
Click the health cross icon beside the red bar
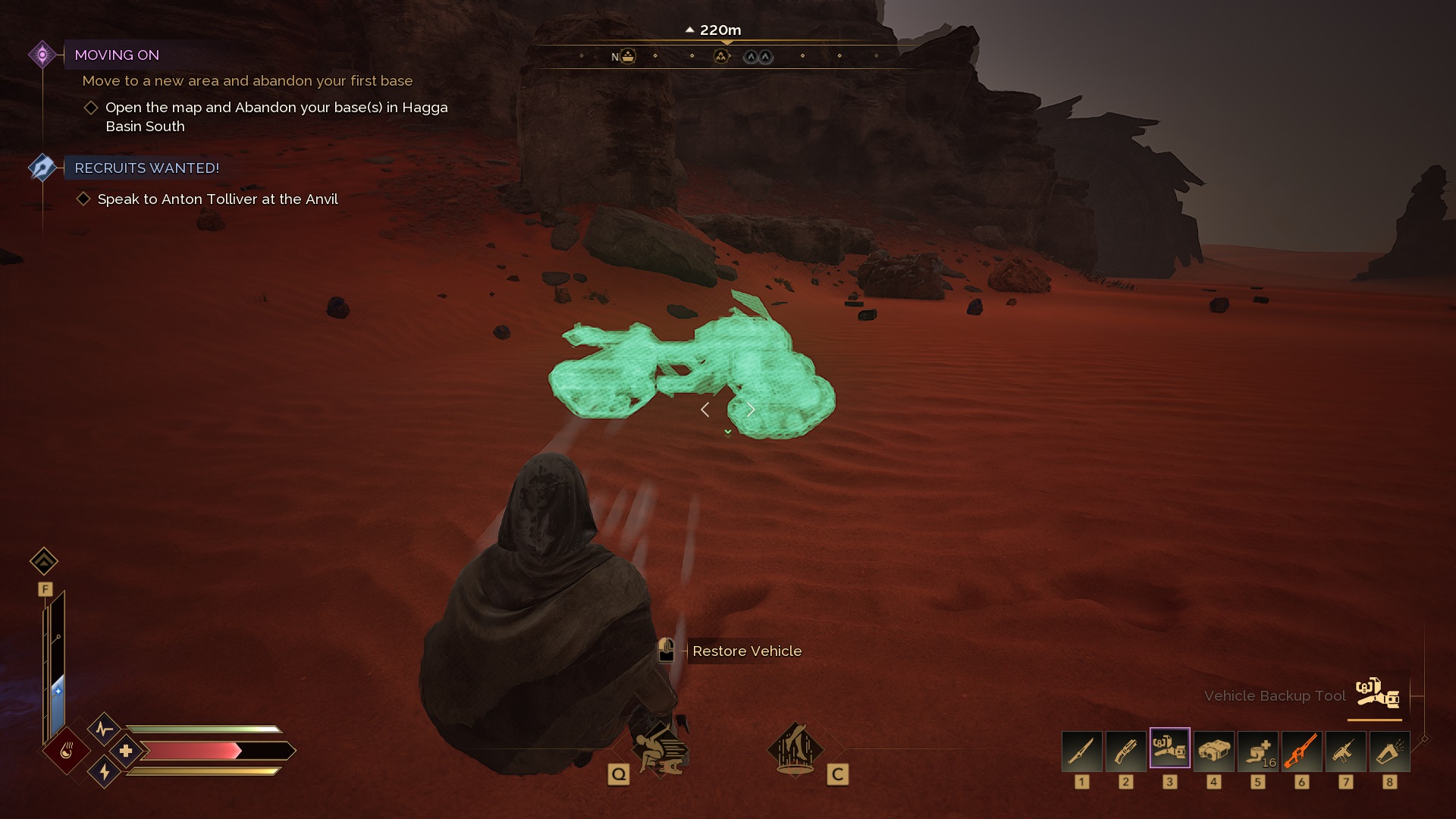pyautogui.click(x=127, y=750)
